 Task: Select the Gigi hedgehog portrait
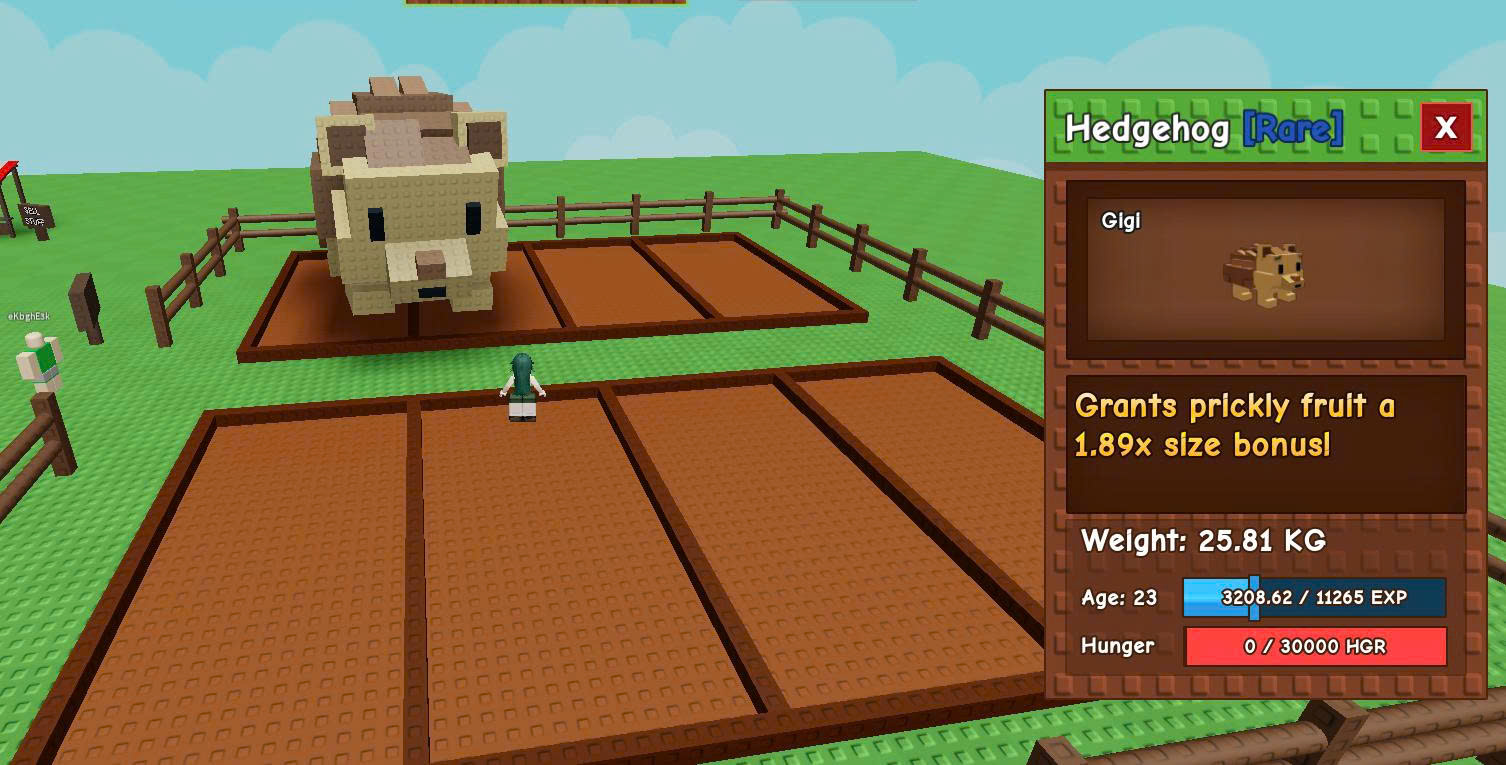click(1265, 270)
